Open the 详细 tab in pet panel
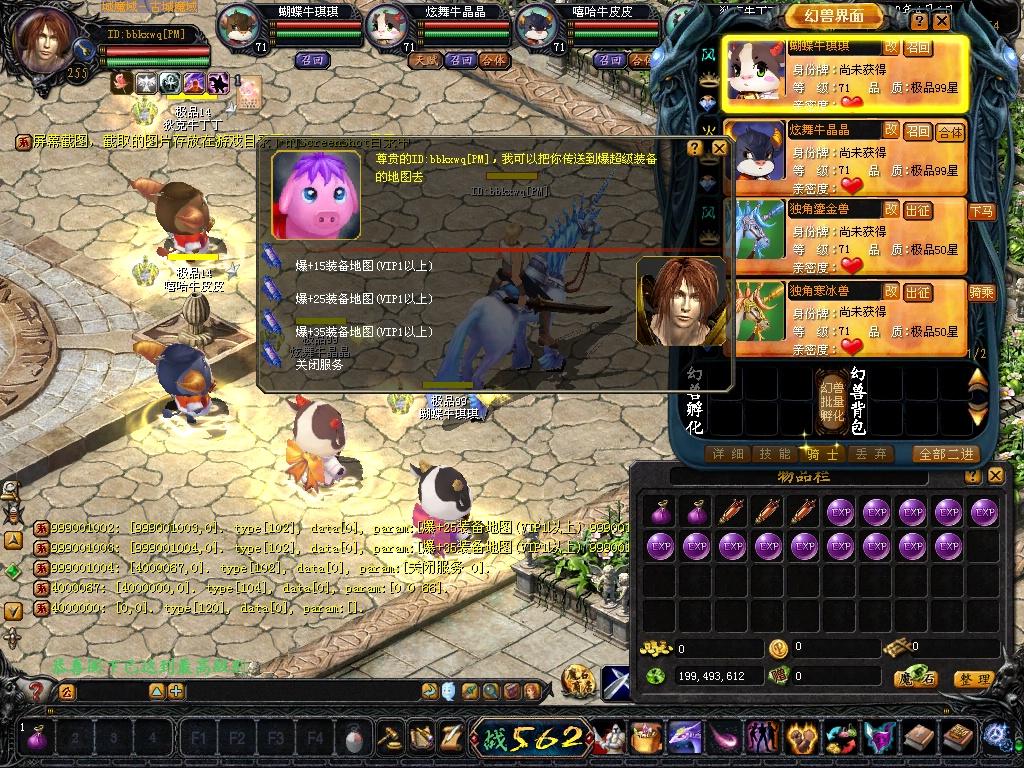Screen dimensions: 1024x768 pyautogui.click(x=727, y=454)
